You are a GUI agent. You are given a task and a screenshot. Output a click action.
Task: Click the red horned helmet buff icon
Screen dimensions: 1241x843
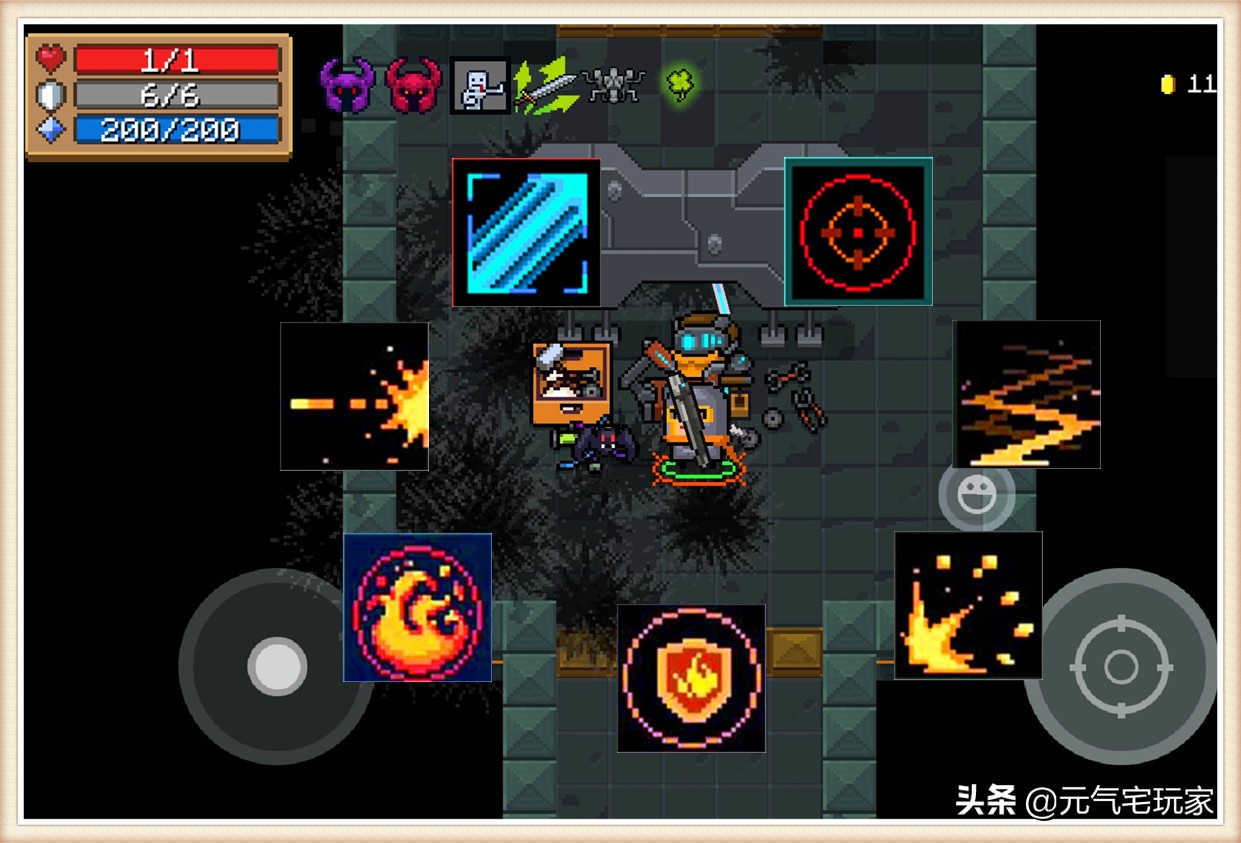(x=413, y=86)
